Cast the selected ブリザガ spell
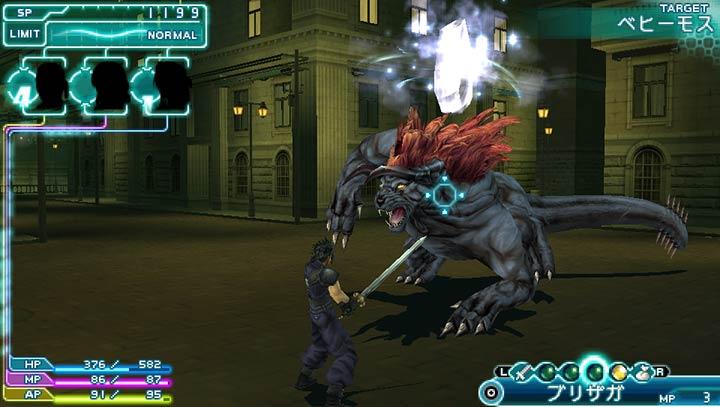The image size is (720, 407). coord(586,393)
